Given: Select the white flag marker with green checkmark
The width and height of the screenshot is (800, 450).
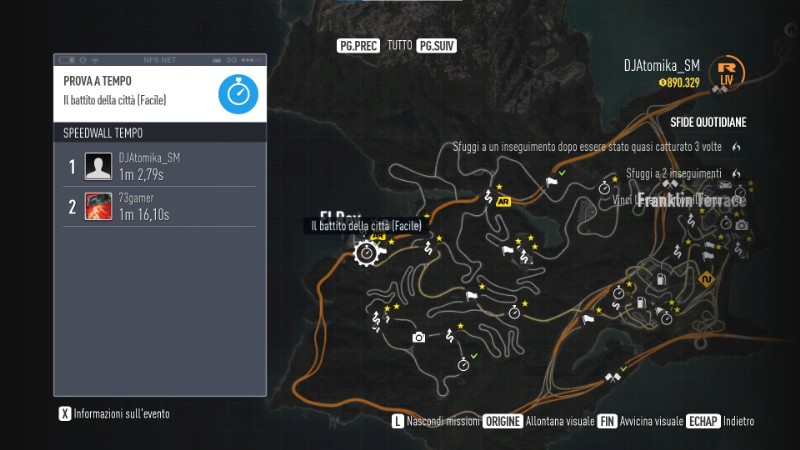Looking at the screenshot, I should coord(551,182).
